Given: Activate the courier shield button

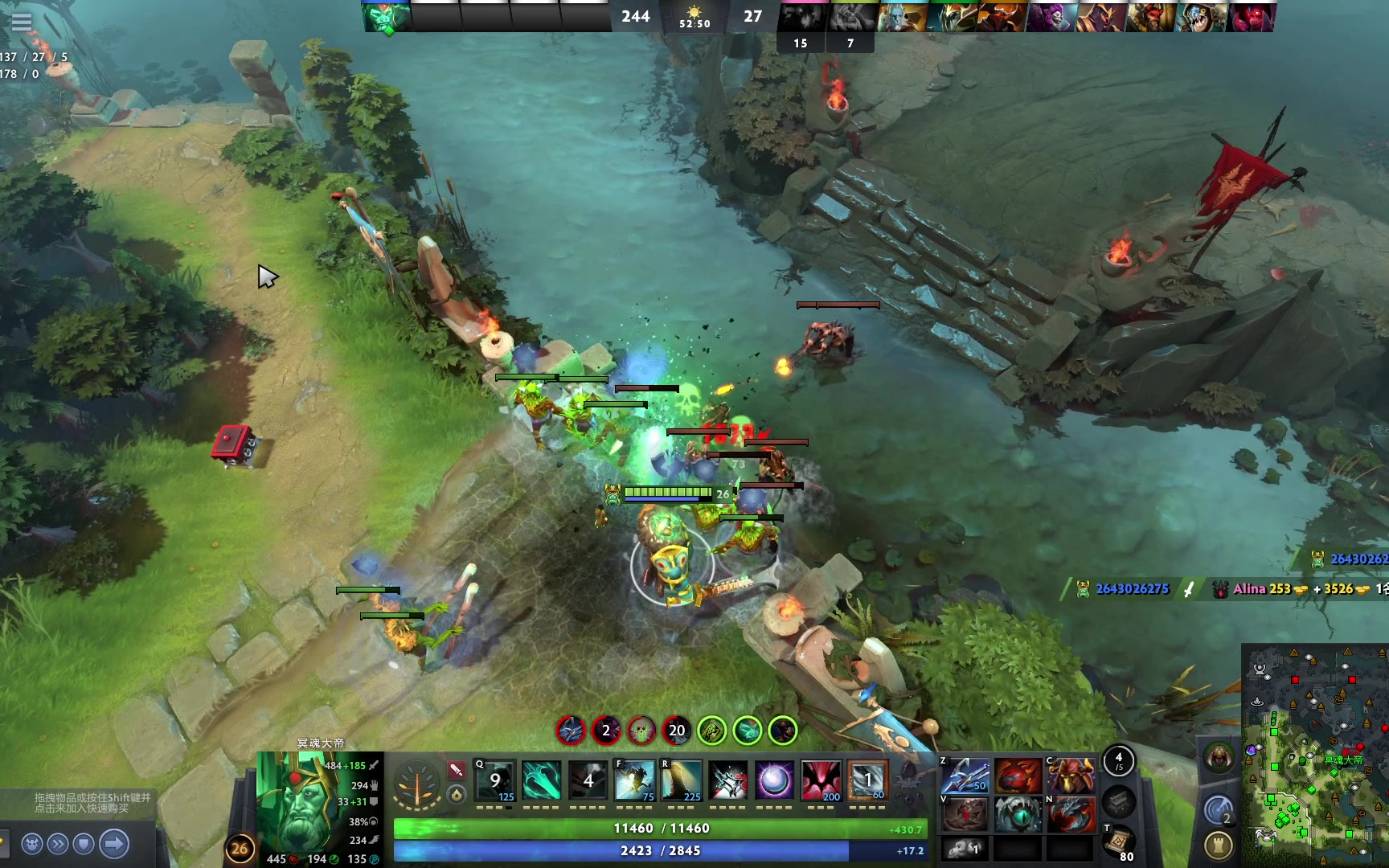Looking at the screenshot, I should click(84, 844).
